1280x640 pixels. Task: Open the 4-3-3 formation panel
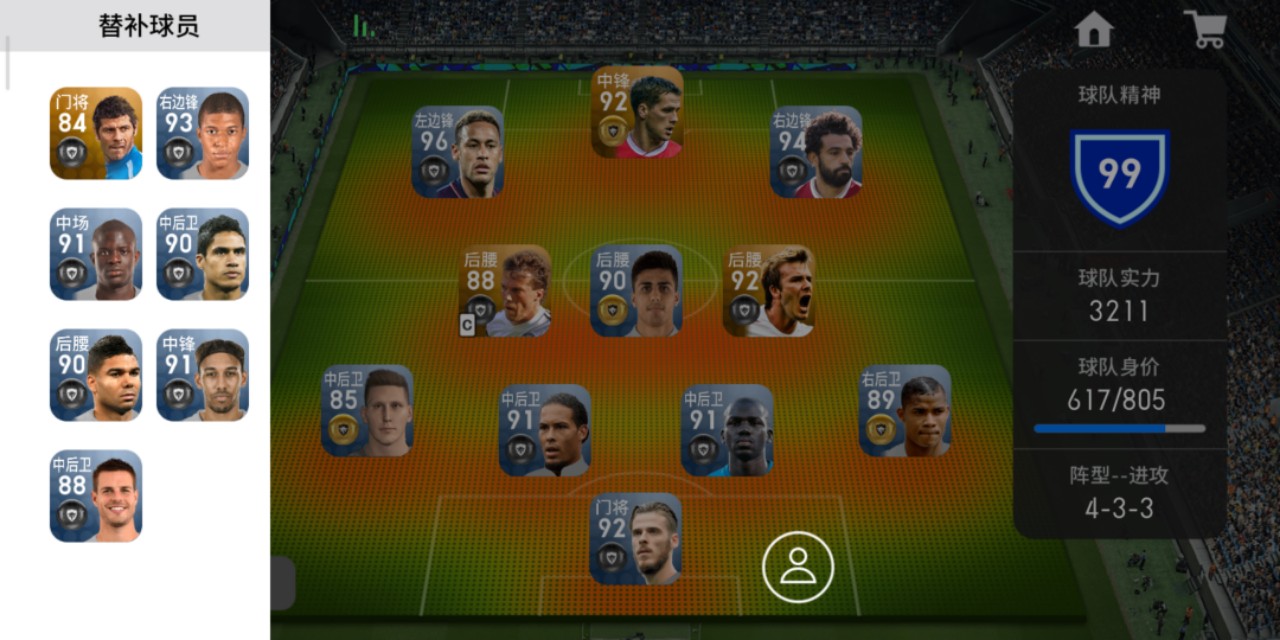point(1119,493)
